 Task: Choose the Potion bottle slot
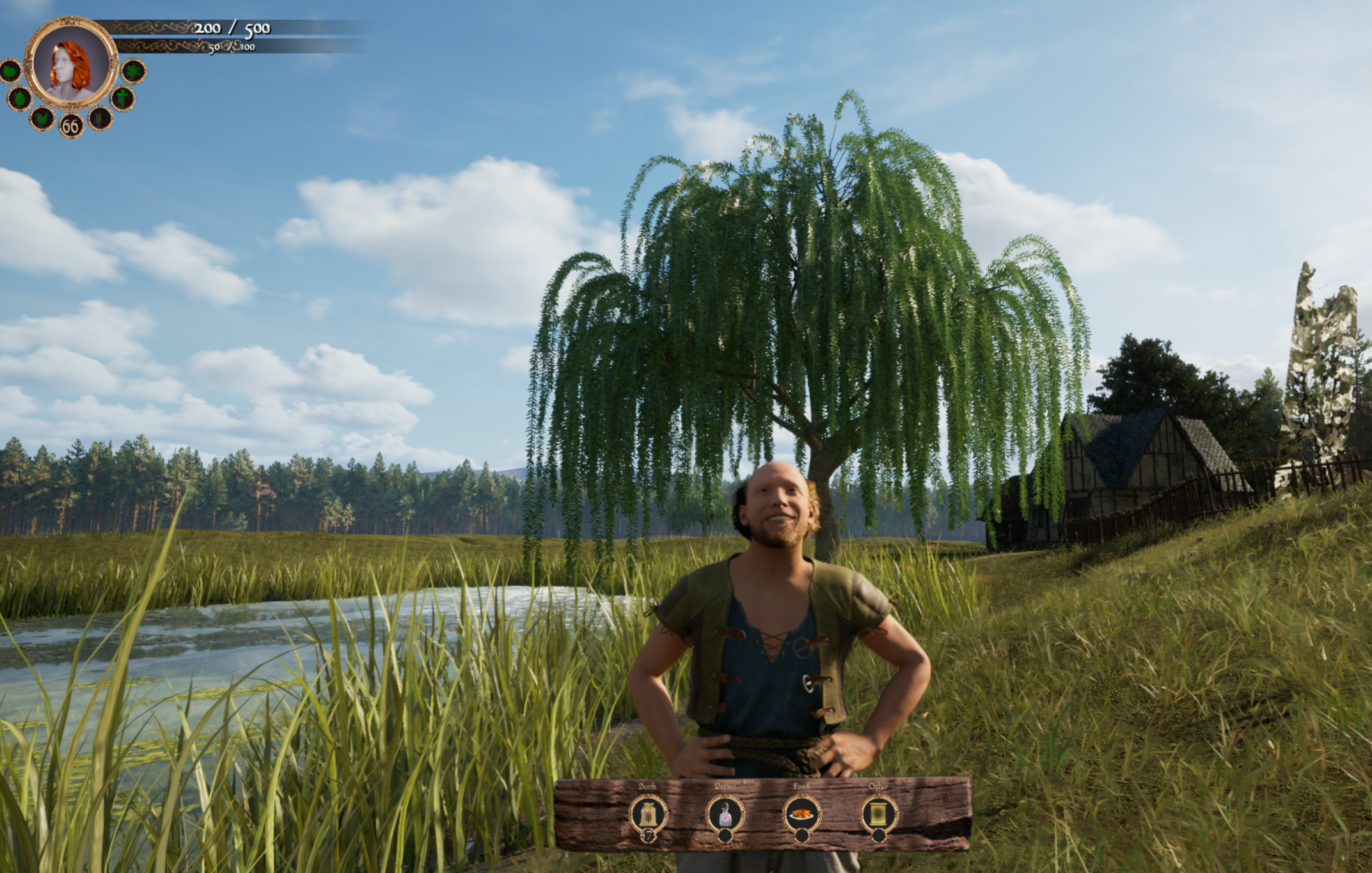(725, 814)
